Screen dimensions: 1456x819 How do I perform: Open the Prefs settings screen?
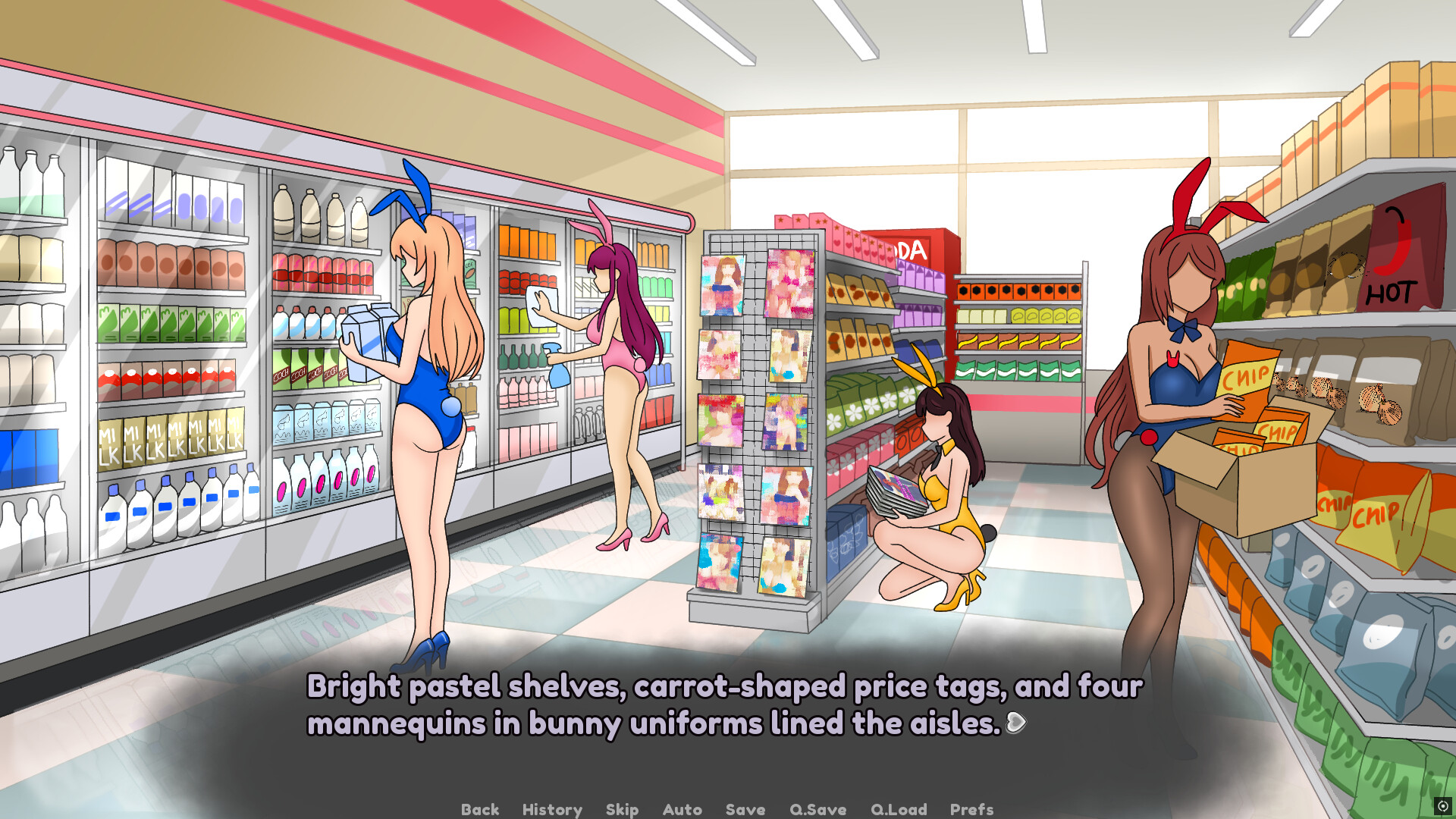click(971, 809)
